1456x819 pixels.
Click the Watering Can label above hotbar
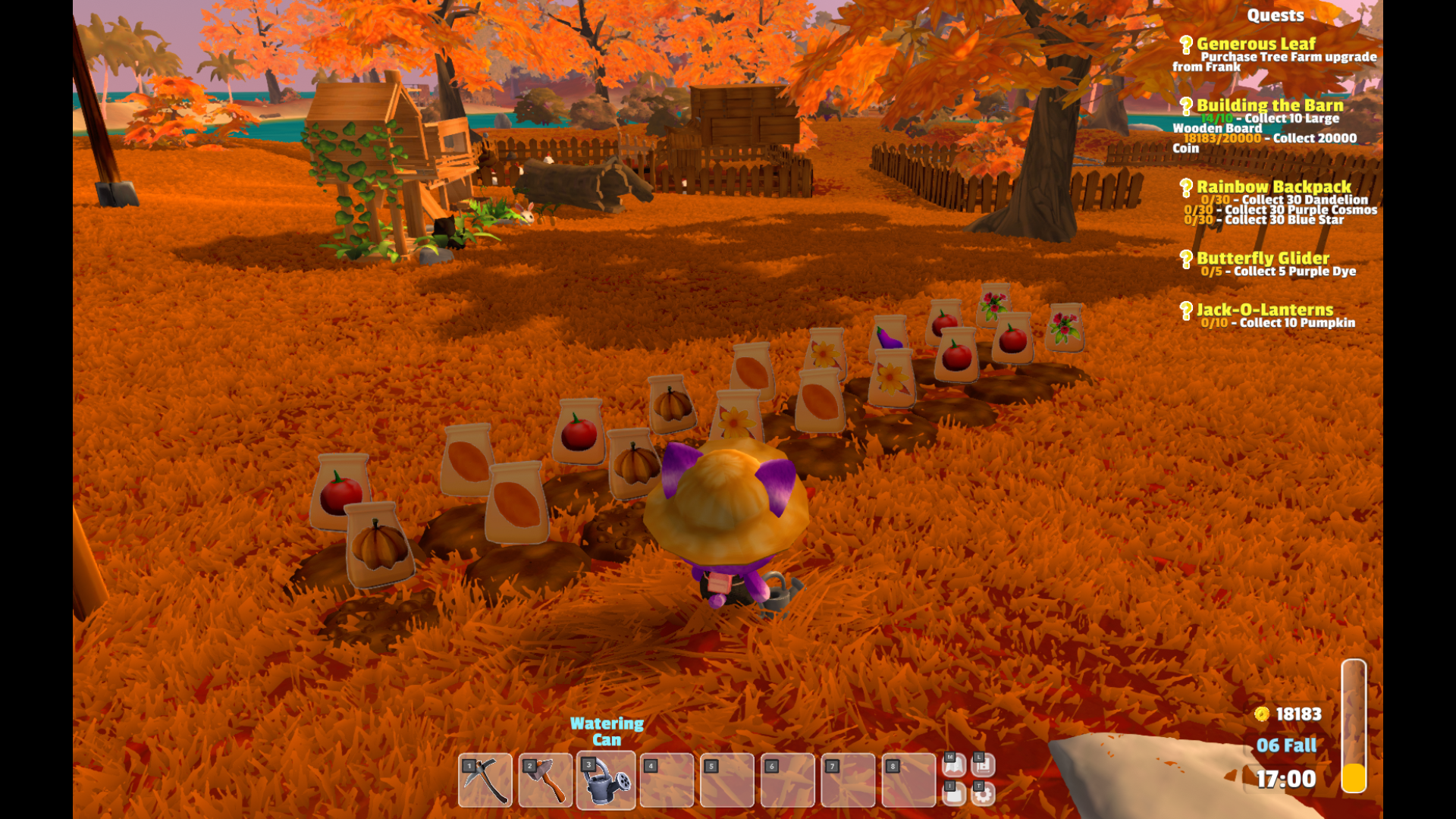coord(607,730)
